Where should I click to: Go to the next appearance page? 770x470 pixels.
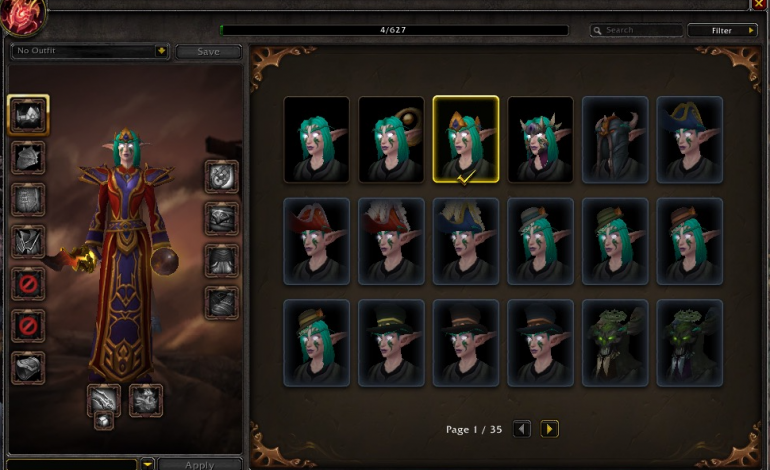coord(549,429)
